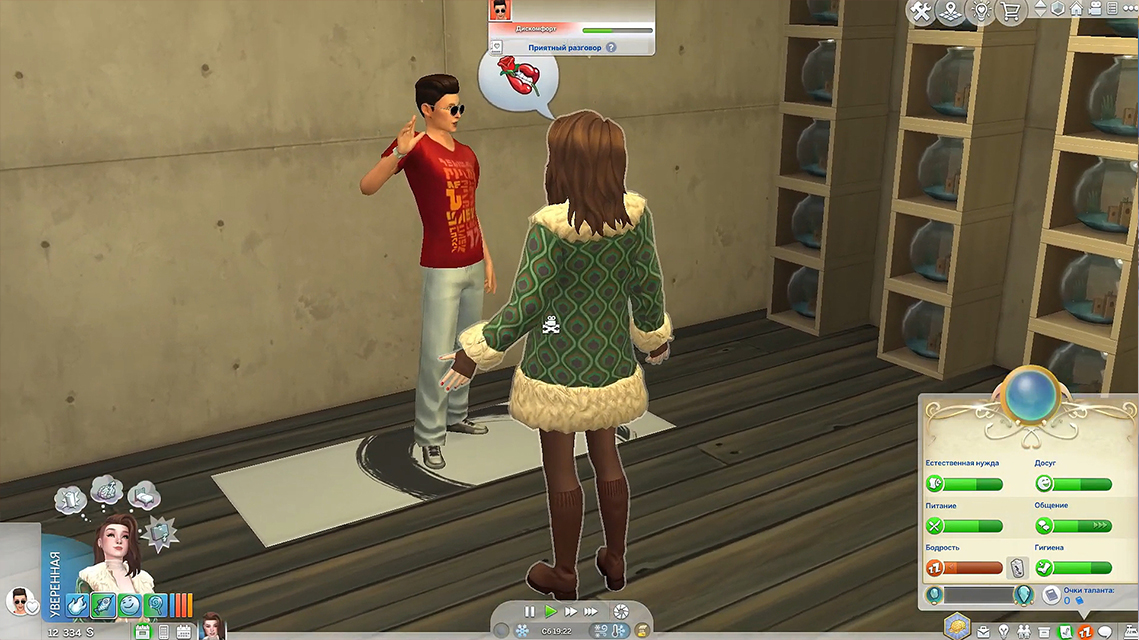Viewport: 1139px width, 640px height.
Task: Select the fish moodlet icon
Action: point(104,605)
